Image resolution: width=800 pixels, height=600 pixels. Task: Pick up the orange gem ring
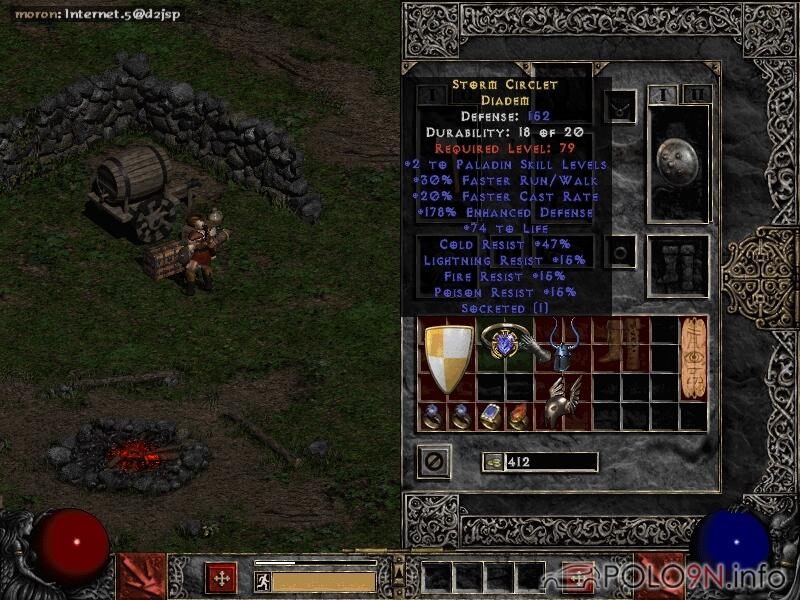click(519, 416)
